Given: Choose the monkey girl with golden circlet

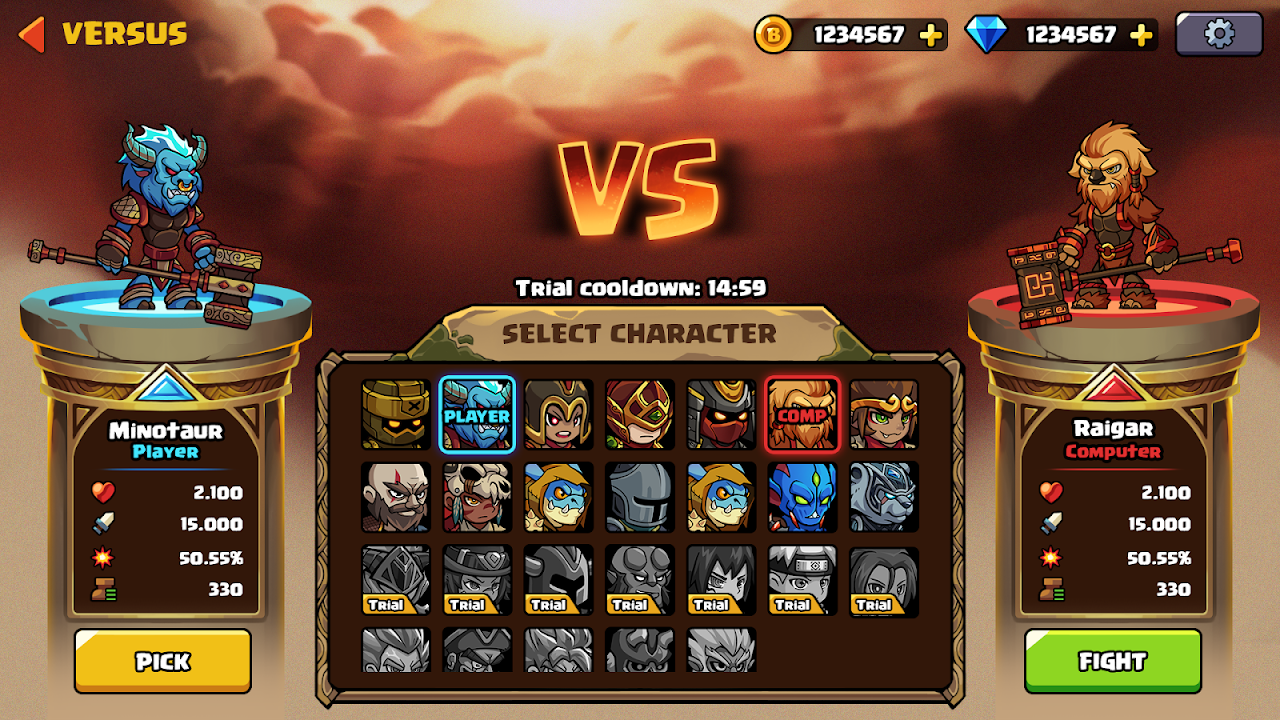Looking at the screenshot, I should click(884, 414).
